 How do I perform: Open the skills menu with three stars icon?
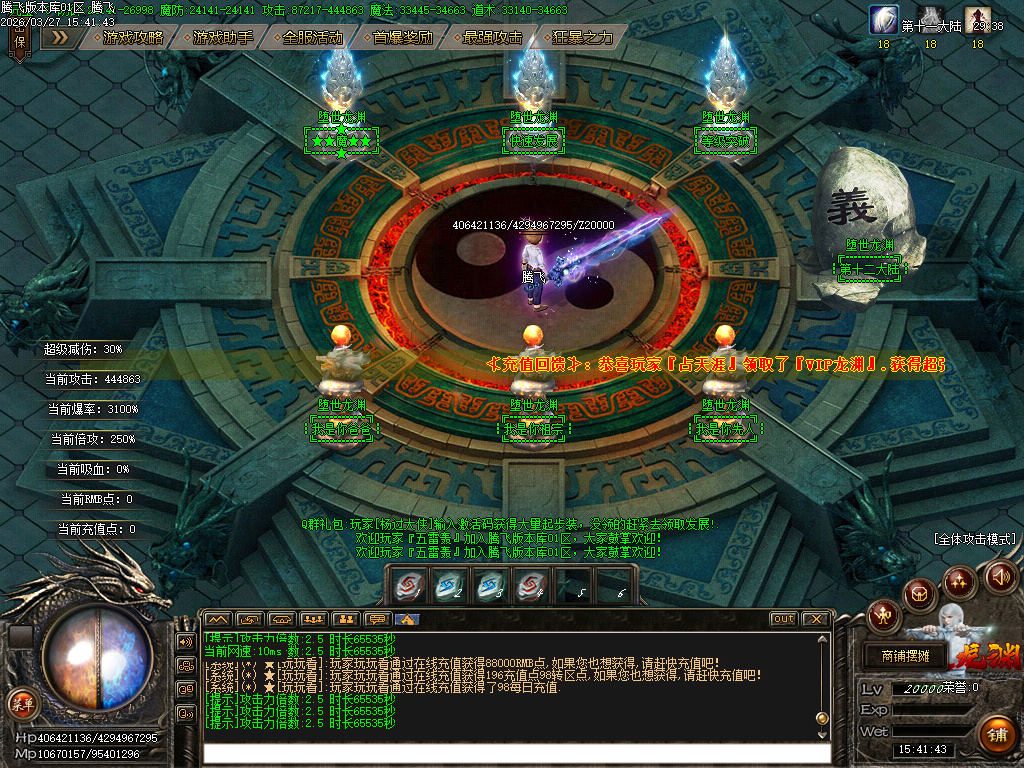click(959, 581)
